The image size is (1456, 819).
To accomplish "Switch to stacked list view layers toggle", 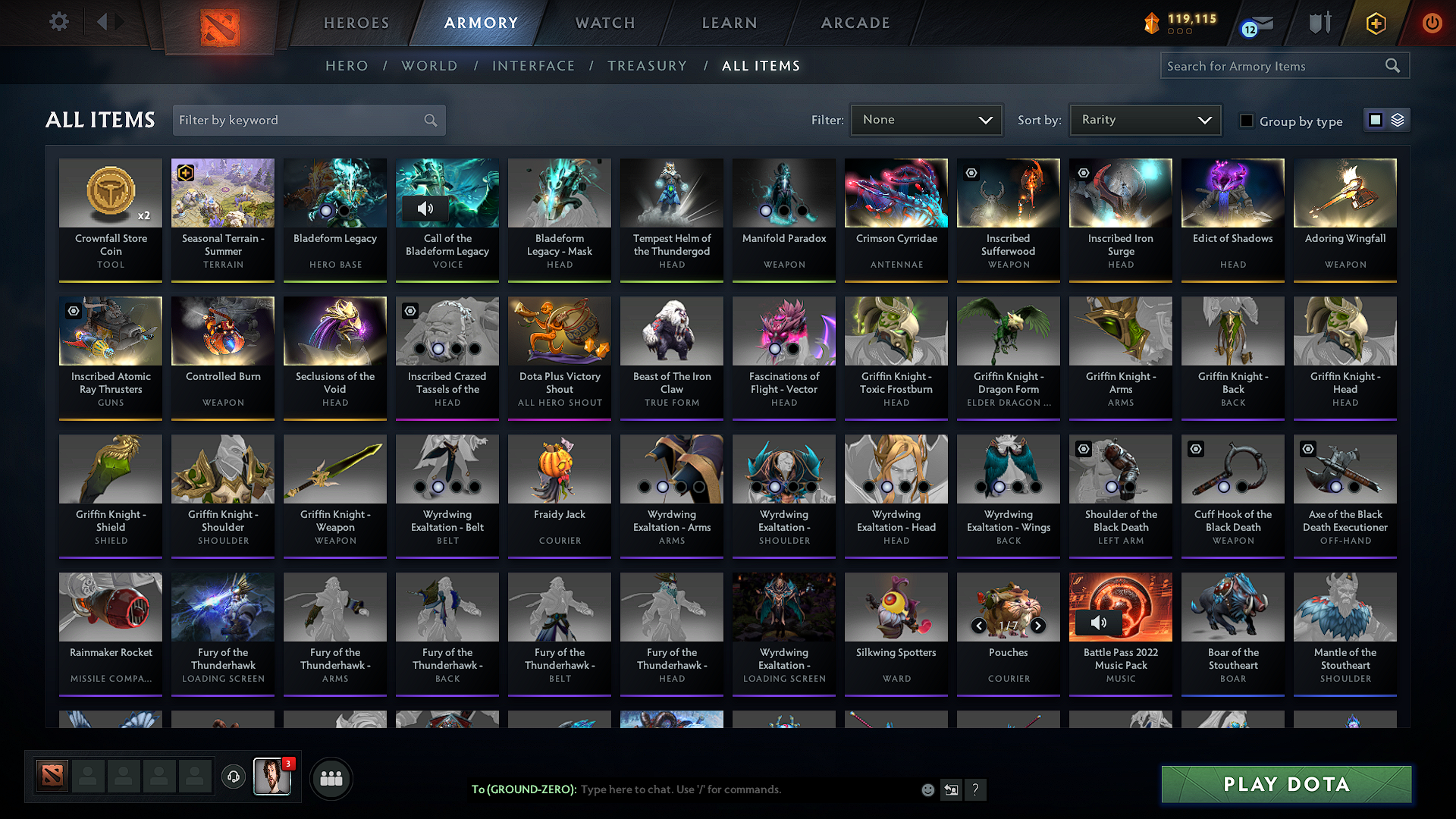I will pos(1397,120).
